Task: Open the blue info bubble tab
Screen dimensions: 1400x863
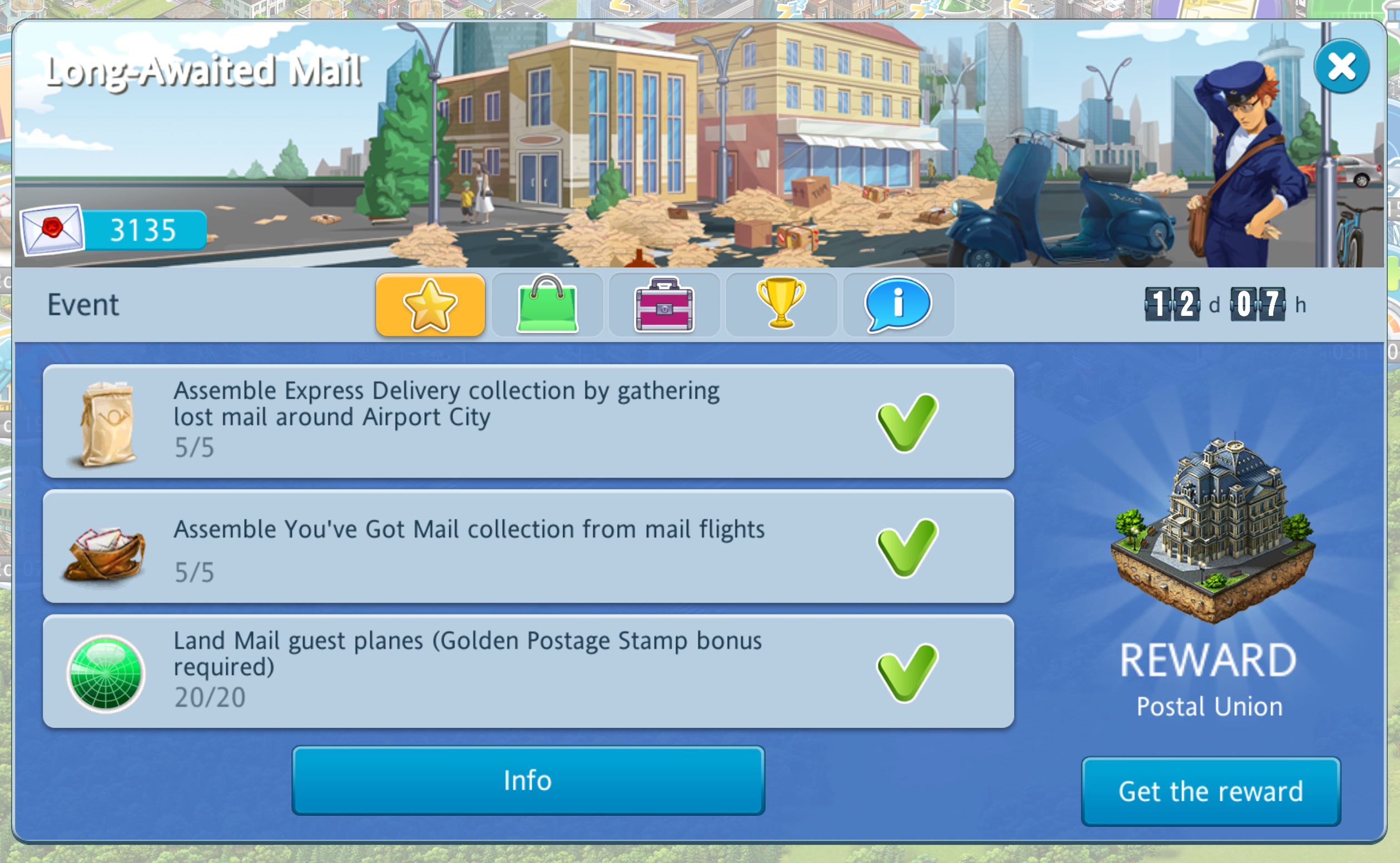Action: click(898, 305)
